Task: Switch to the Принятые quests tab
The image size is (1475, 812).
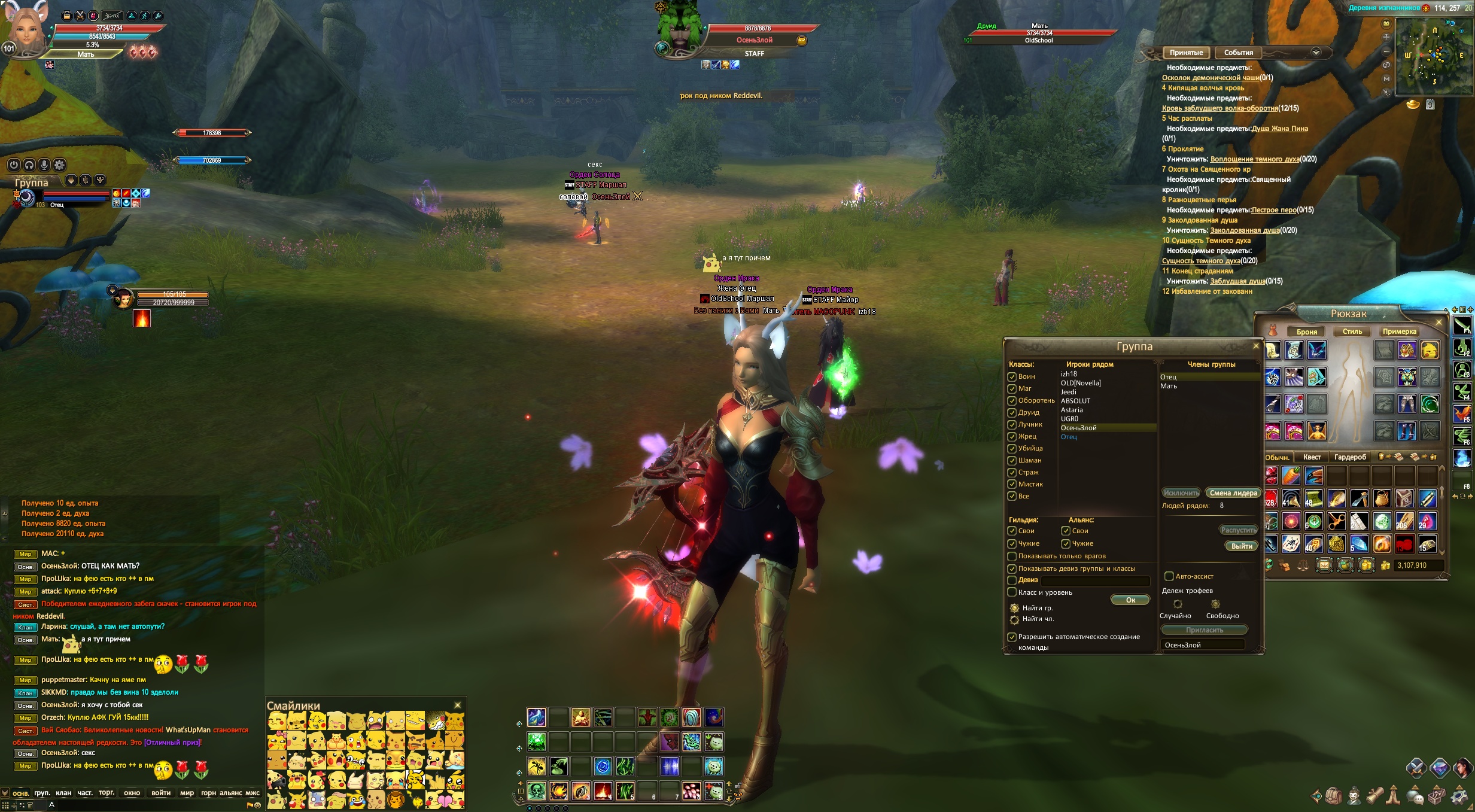Action: 1186,53
